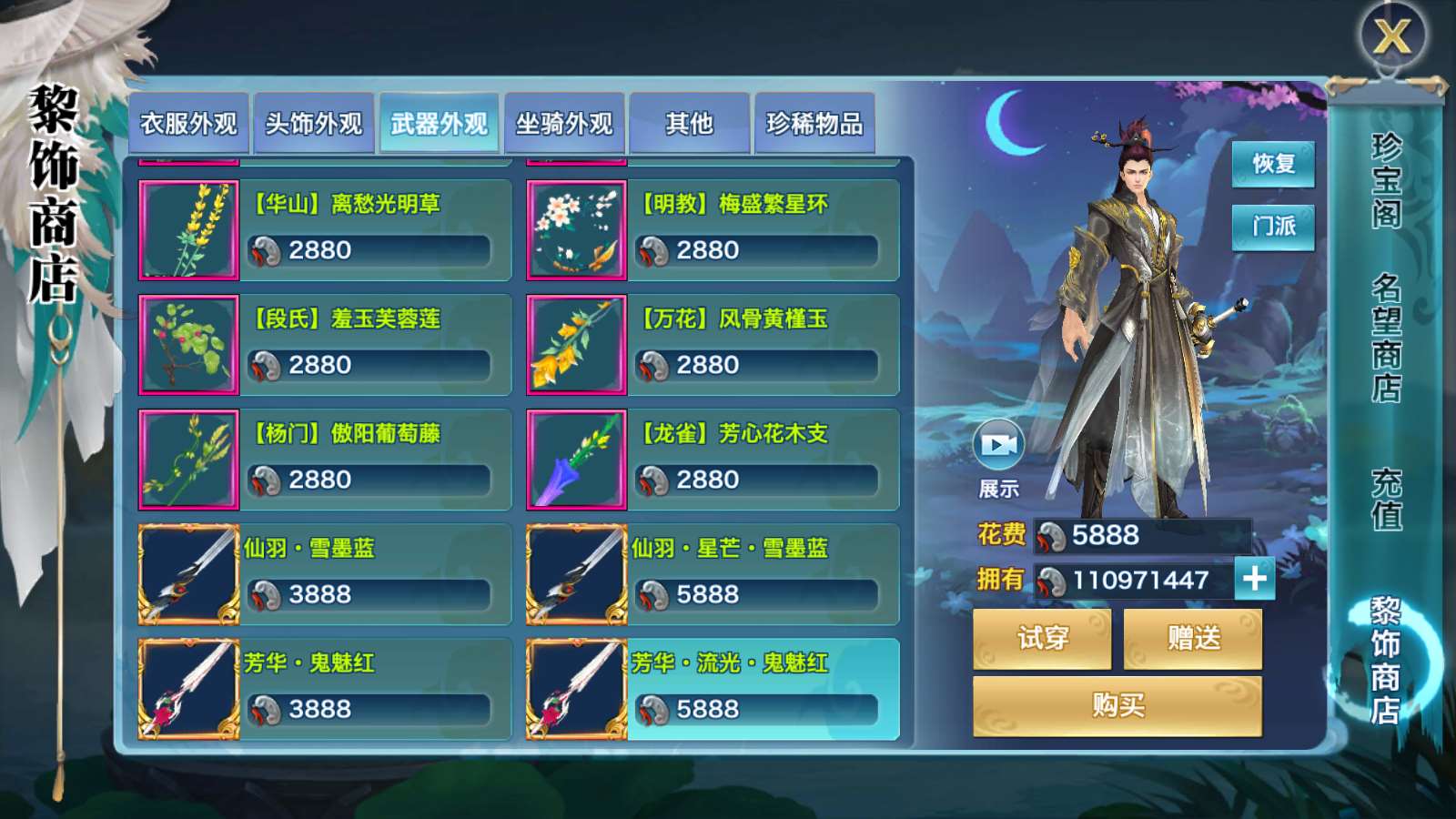1456x819 pixels.
Task: Click the 购买 purchase button
Action: pos(1117,705)
